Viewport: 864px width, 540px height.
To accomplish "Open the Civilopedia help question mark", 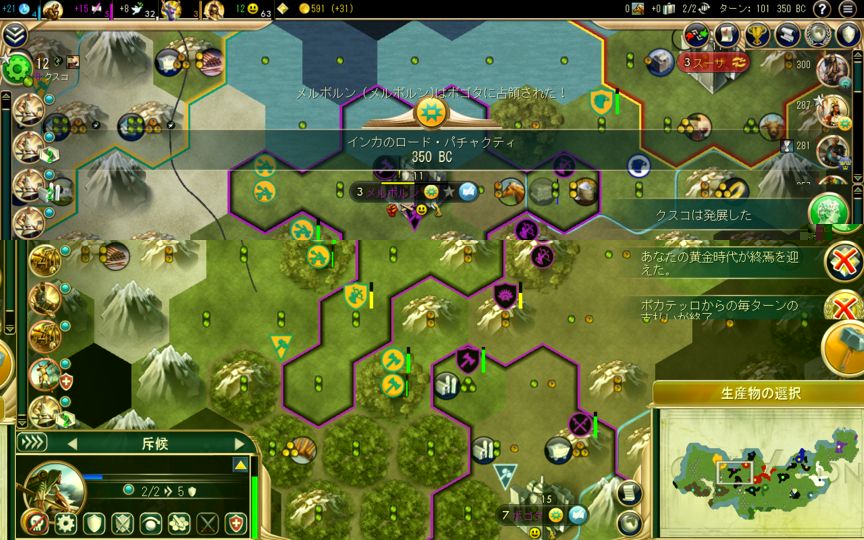I will pyautogui.click(x=821, y=9).
